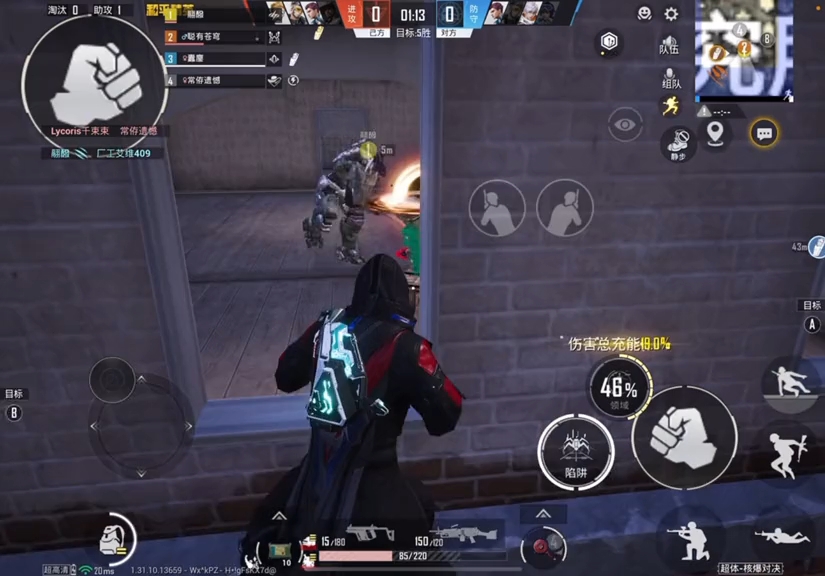
Task: Toggle the squad microphone button
Action: (x=671, y=78)
